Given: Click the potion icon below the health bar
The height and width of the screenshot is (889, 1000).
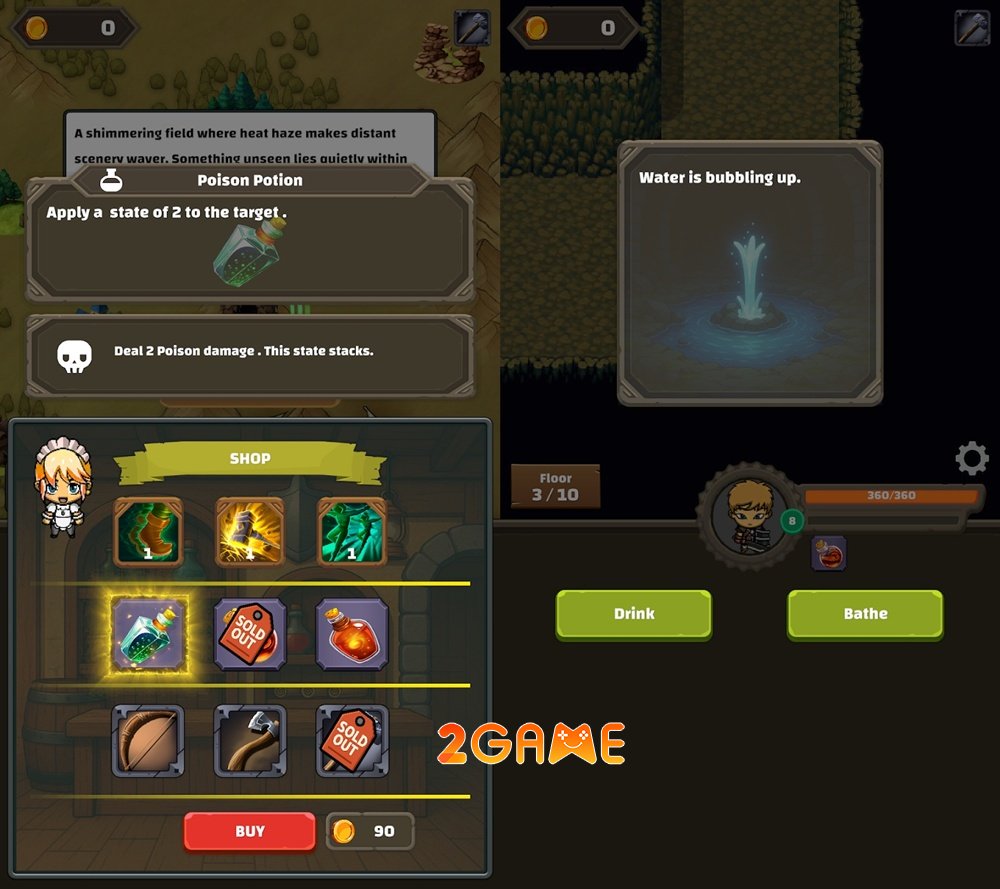Looking at the screenshot, I should pyautogui.click(x=828, y=553).
